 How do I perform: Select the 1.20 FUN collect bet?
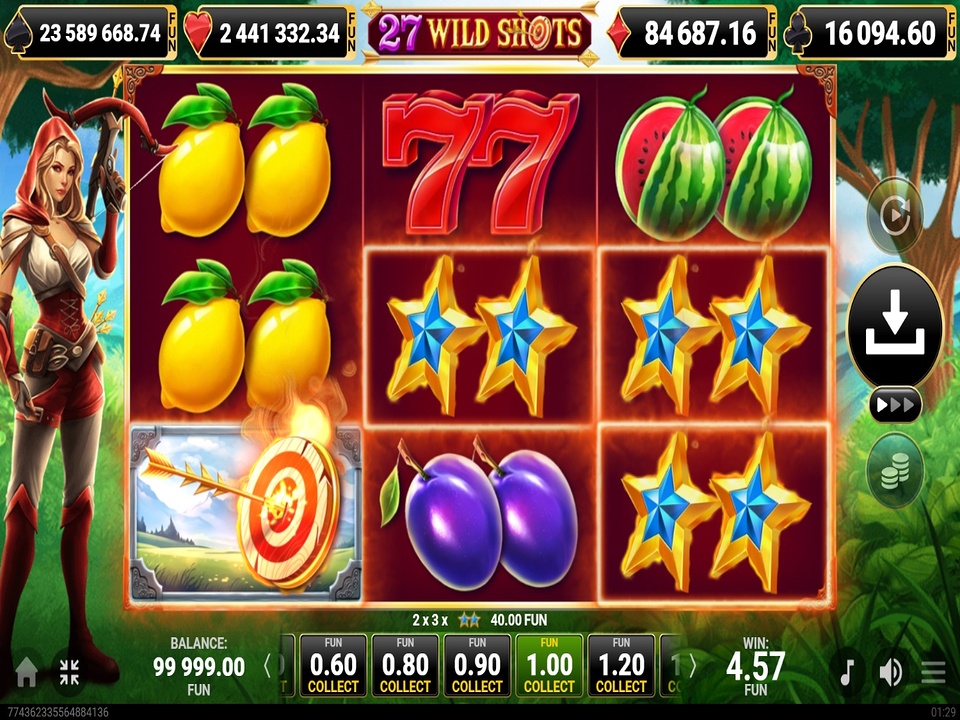(621, 666)
